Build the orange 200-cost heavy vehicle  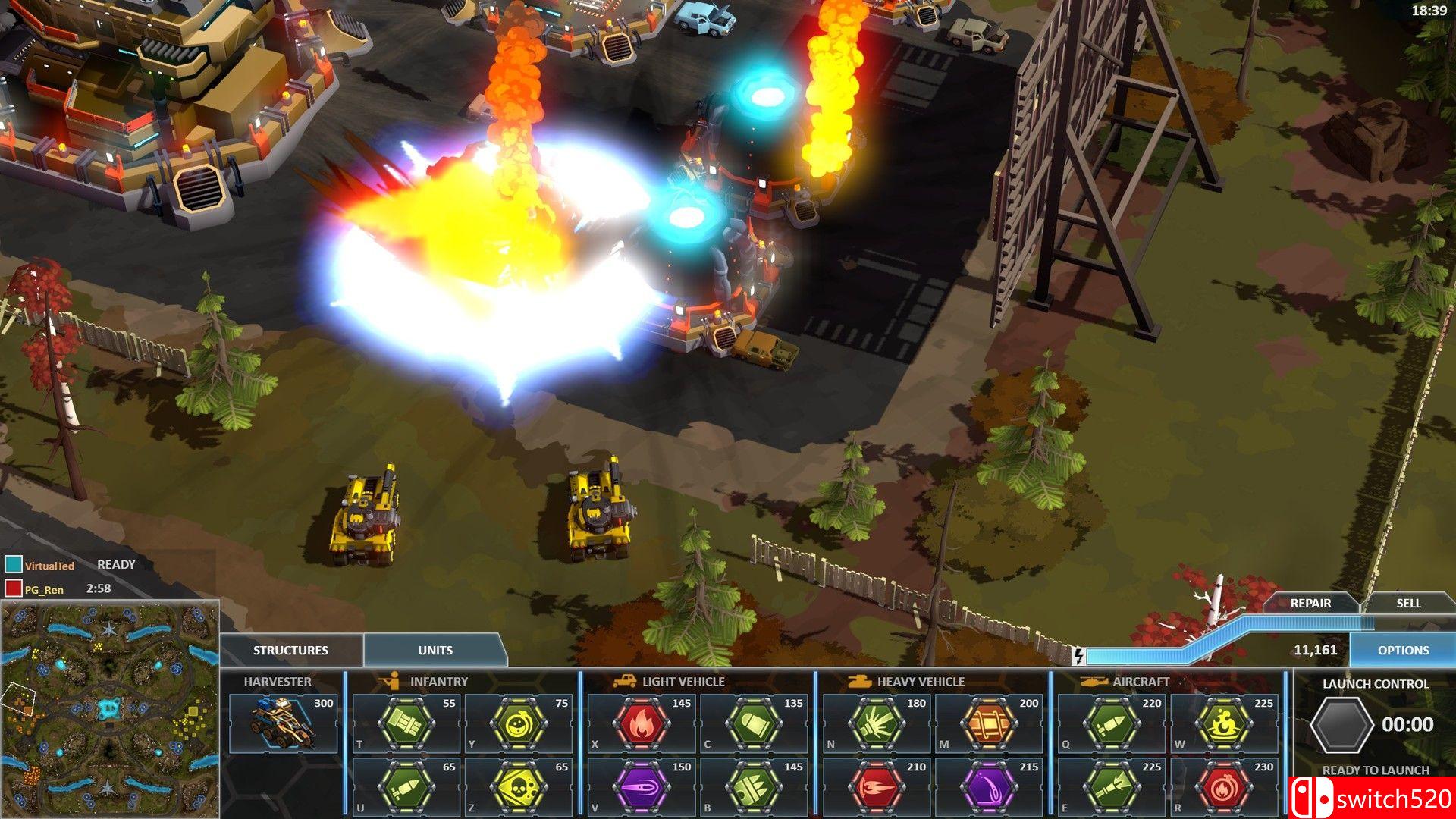tap(989, 723)
